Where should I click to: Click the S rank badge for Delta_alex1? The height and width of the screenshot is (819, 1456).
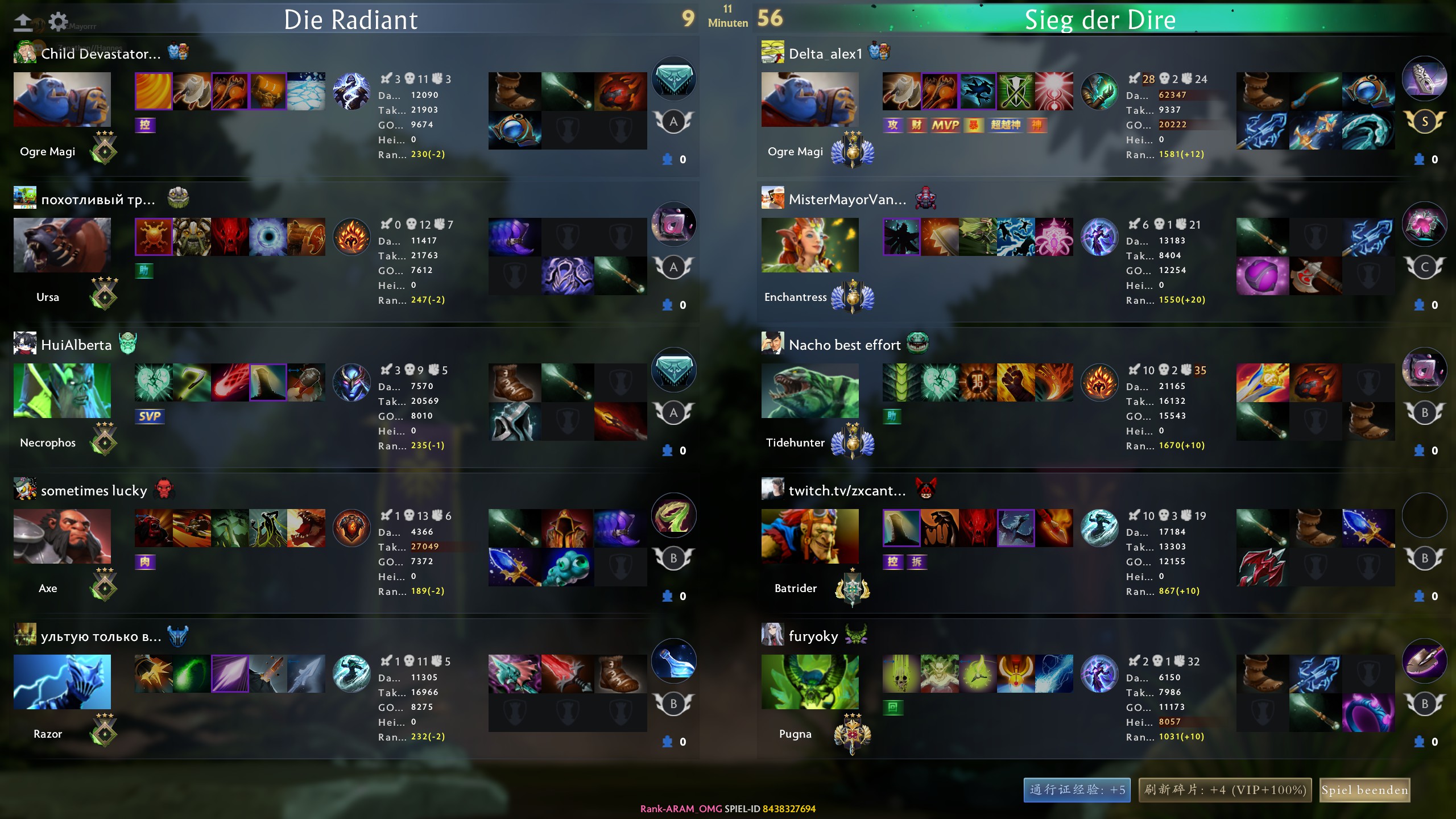[1424, 121]
